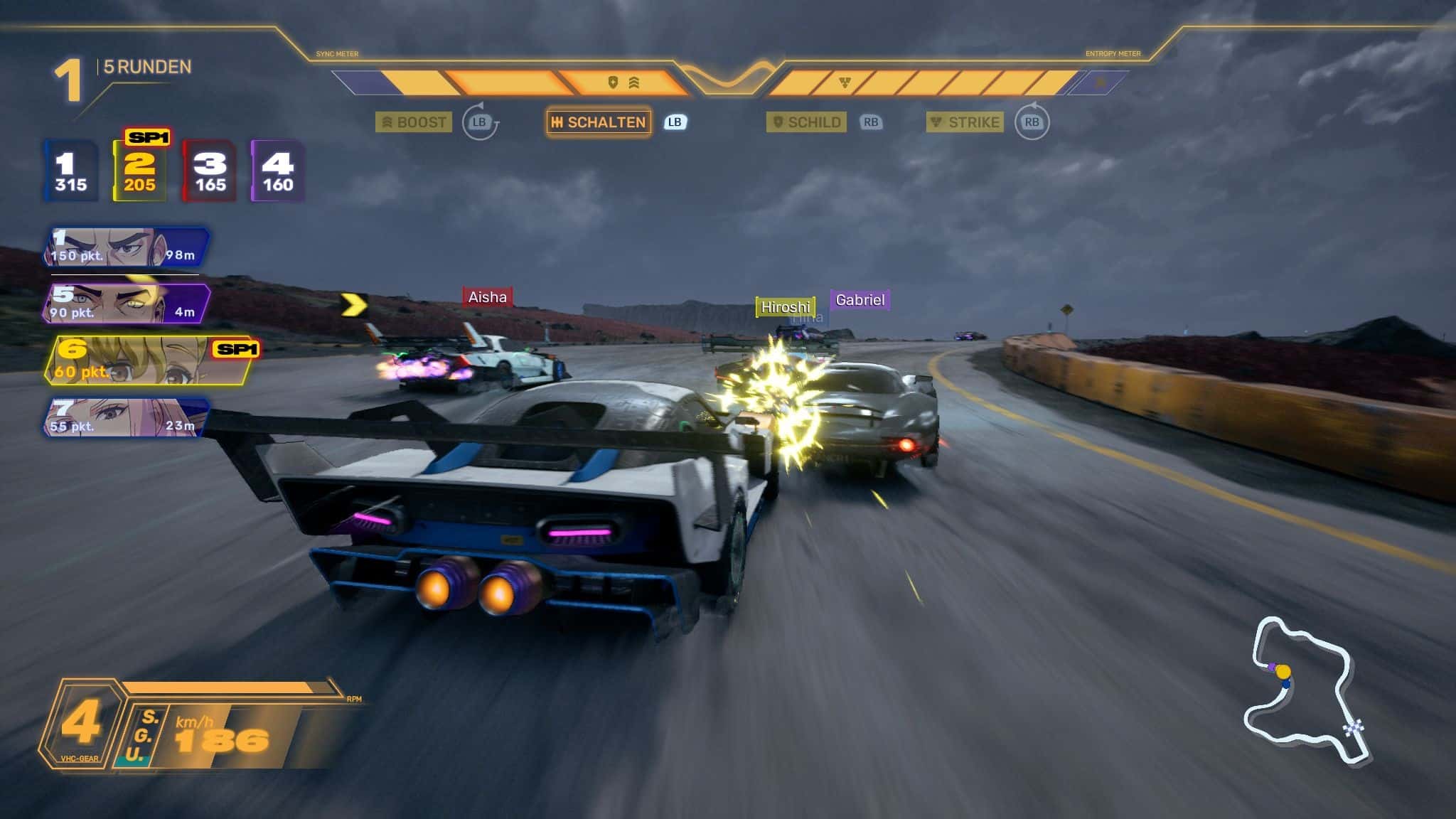Activate the BOOST ability label
1456x819 pixels.
[x=414, y=122]
